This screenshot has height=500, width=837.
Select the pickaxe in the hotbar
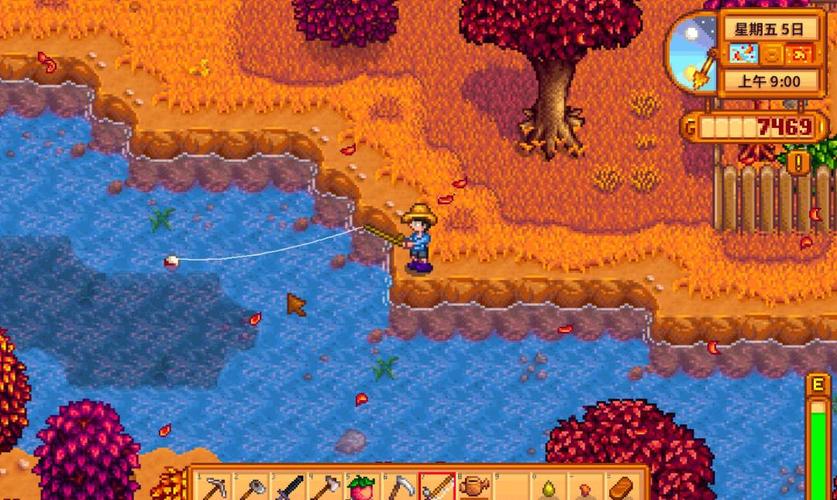tap(215, 488)
